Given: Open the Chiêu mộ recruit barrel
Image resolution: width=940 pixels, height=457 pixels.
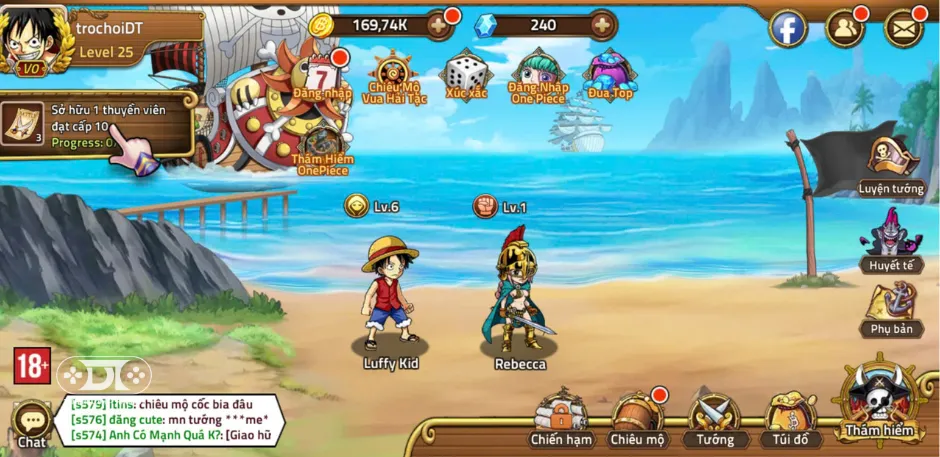Looking at the screenshot, I should pyautogui.click(x=638, y=417).
